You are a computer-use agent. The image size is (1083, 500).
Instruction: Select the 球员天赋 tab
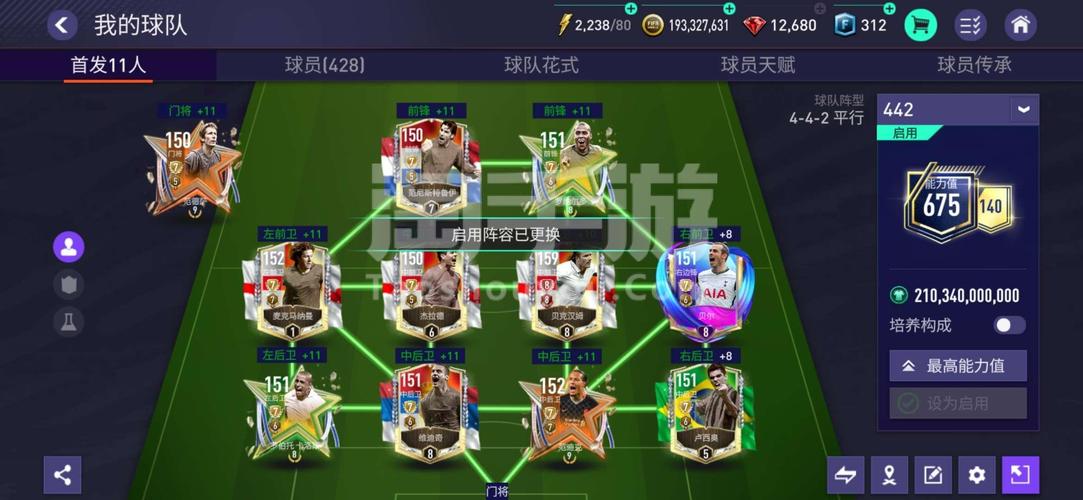[x=758, y=65]
